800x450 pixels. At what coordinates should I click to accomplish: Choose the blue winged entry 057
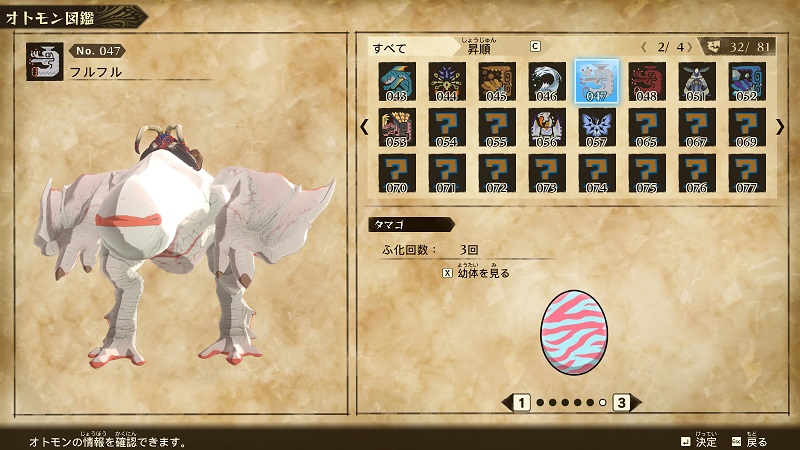click(596, 126)
